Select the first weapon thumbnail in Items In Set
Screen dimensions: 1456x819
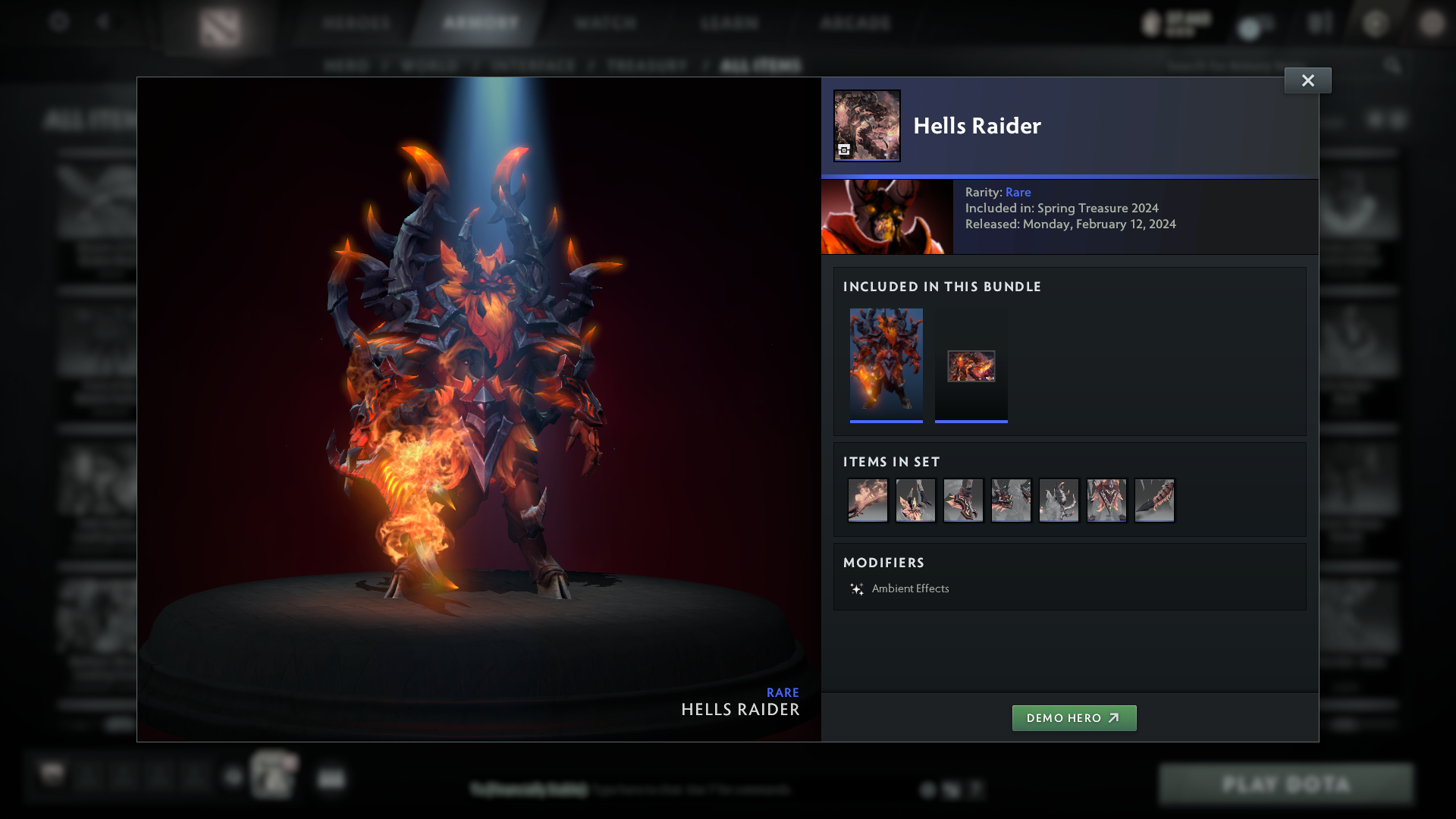point(868,500)
